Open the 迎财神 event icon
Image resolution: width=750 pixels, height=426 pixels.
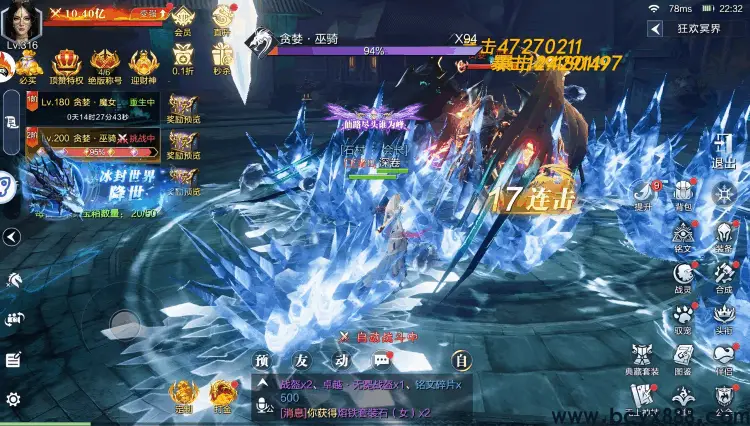coord(143,62)
